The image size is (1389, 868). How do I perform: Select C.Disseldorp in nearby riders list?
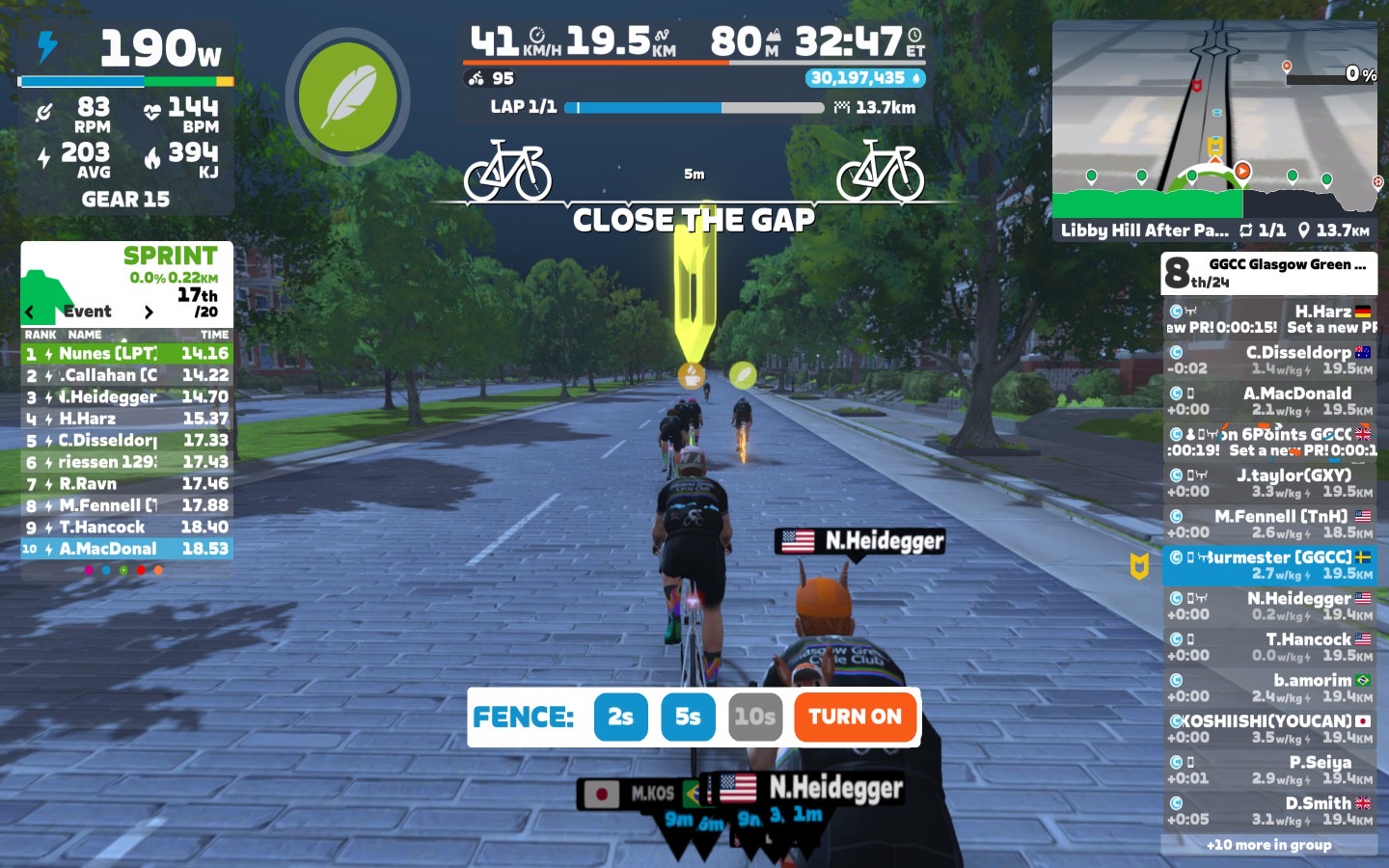click(1269, 360)
